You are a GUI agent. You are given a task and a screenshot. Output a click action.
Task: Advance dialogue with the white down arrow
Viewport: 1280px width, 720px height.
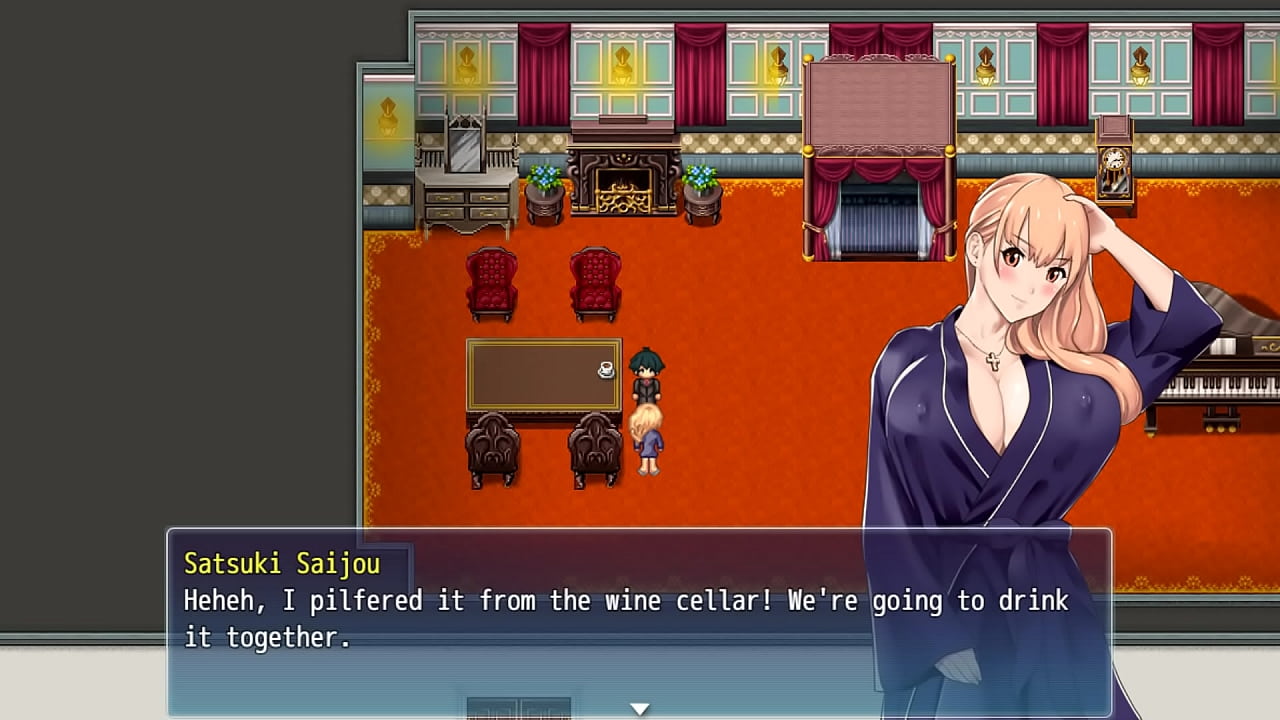pos(639,708)
